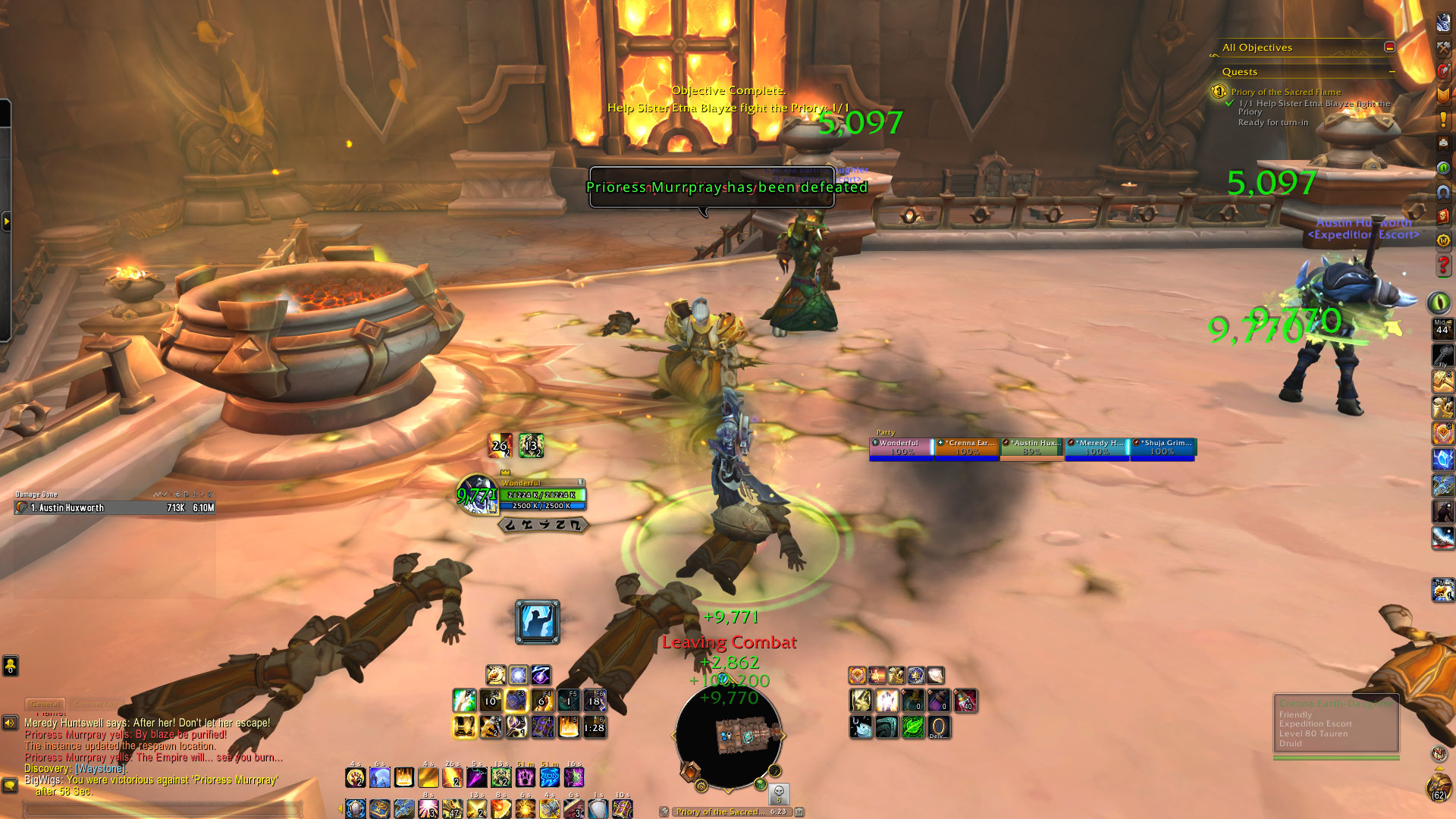
Task: Click the skull dungeon difficulty icon
Action: click(778, 793)
